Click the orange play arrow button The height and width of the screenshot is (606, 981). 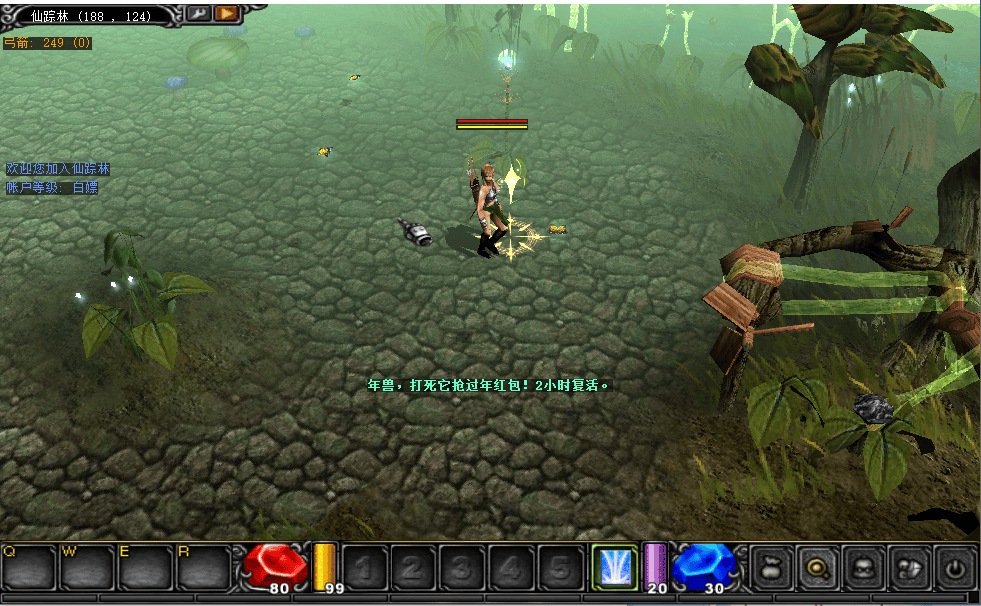[x=227, y=13]
